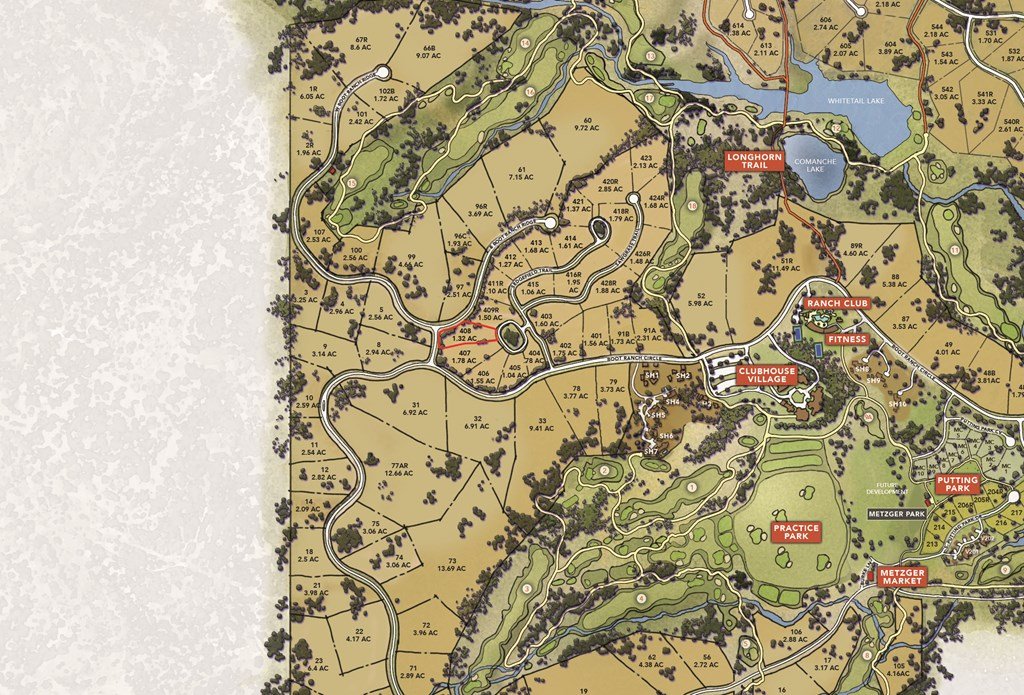Choose the Clubhouse Village marker

pyautogui.click(x=767, y=375)
